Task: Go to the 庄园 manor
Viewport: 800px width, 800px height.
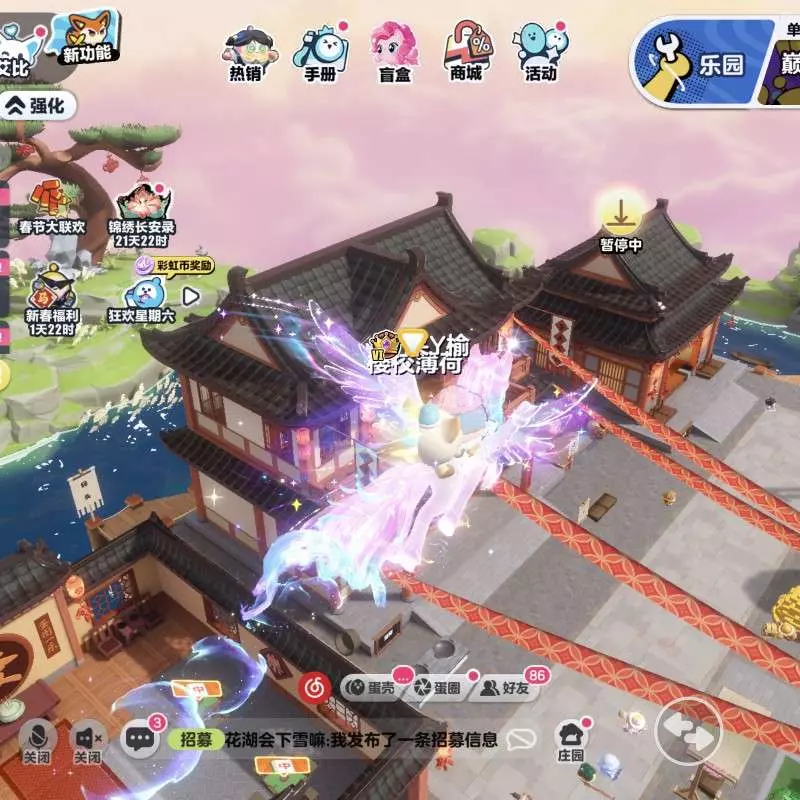Action: [x=570, y=741]
